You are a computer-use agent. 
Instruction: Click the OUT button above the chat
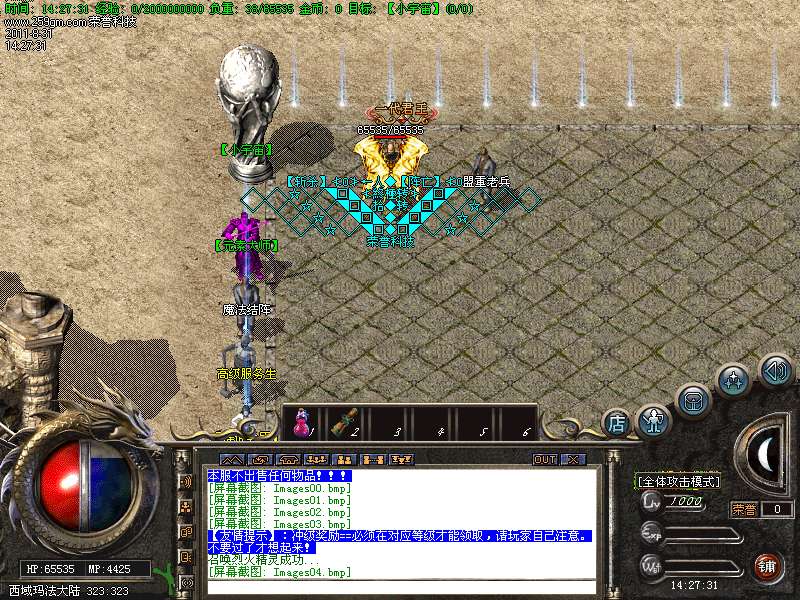[544, 459]
